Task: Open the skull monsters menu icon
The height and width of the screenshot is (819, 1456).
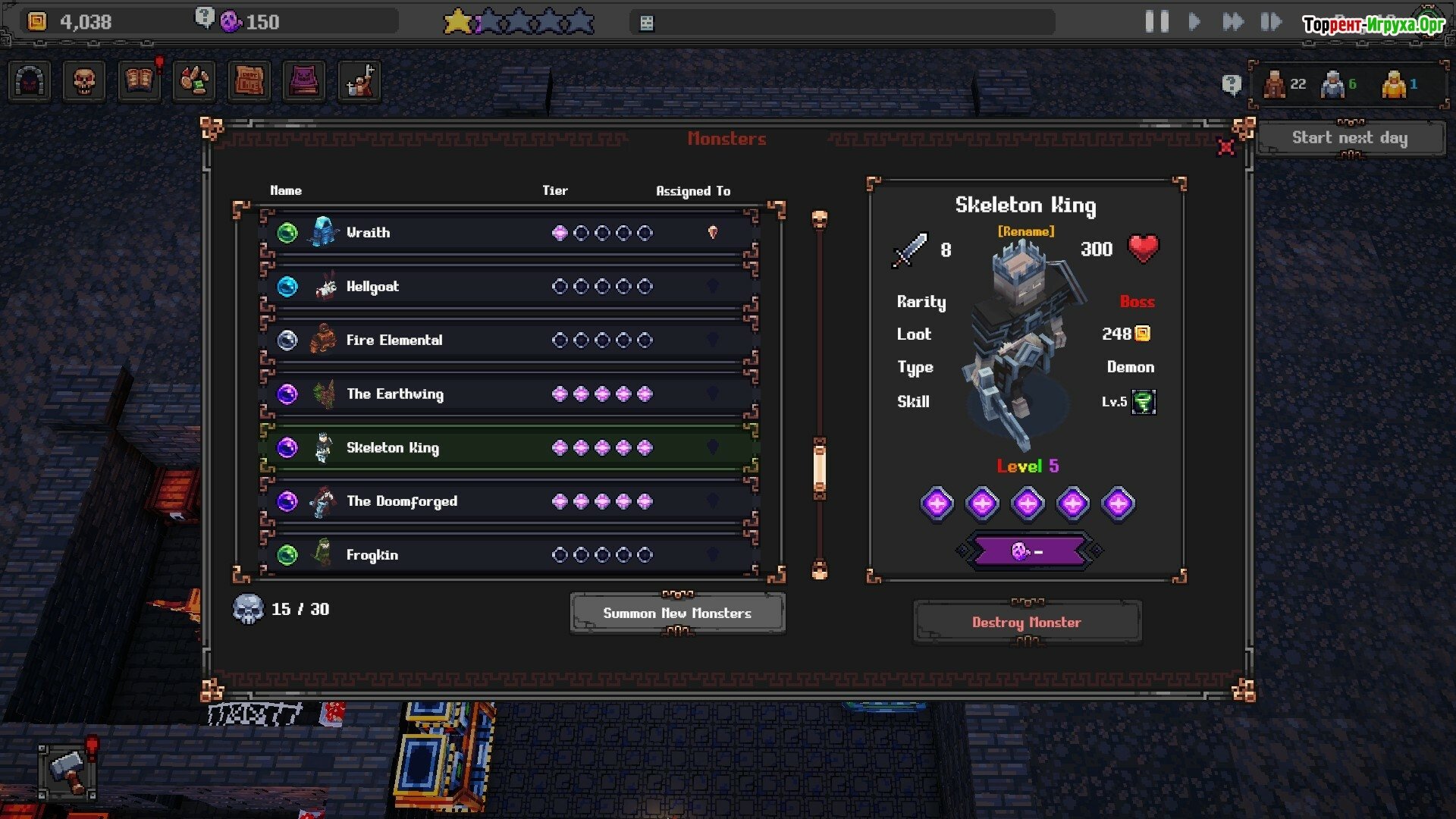Action: click(84, 81)
